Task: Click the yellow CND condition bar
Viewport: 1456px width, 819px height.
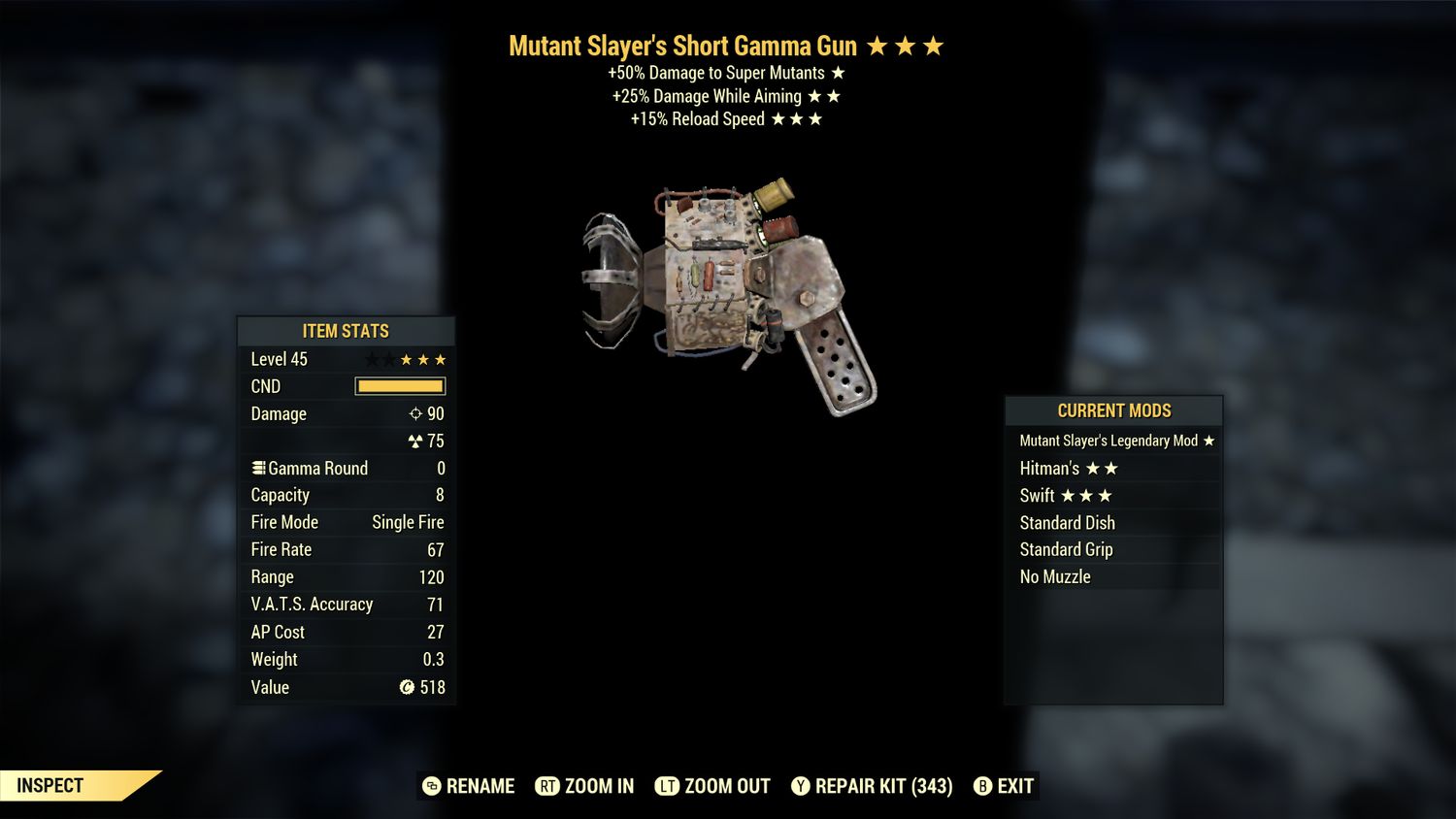Action: tap(400, 386)
